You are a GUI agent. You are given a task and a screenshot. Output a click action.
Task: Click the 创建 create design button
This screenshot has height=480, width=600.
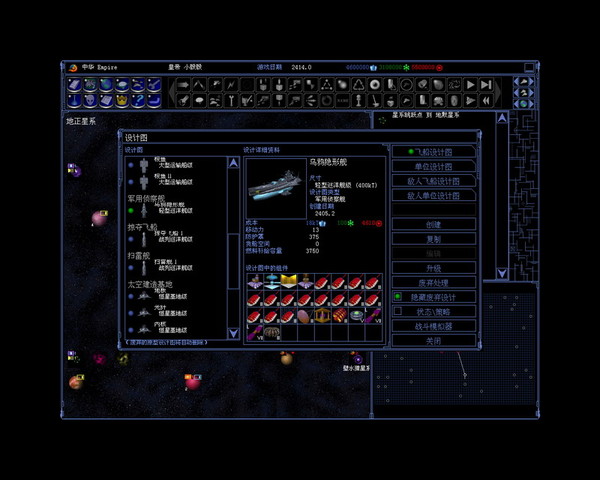click(x=433, y=225)
